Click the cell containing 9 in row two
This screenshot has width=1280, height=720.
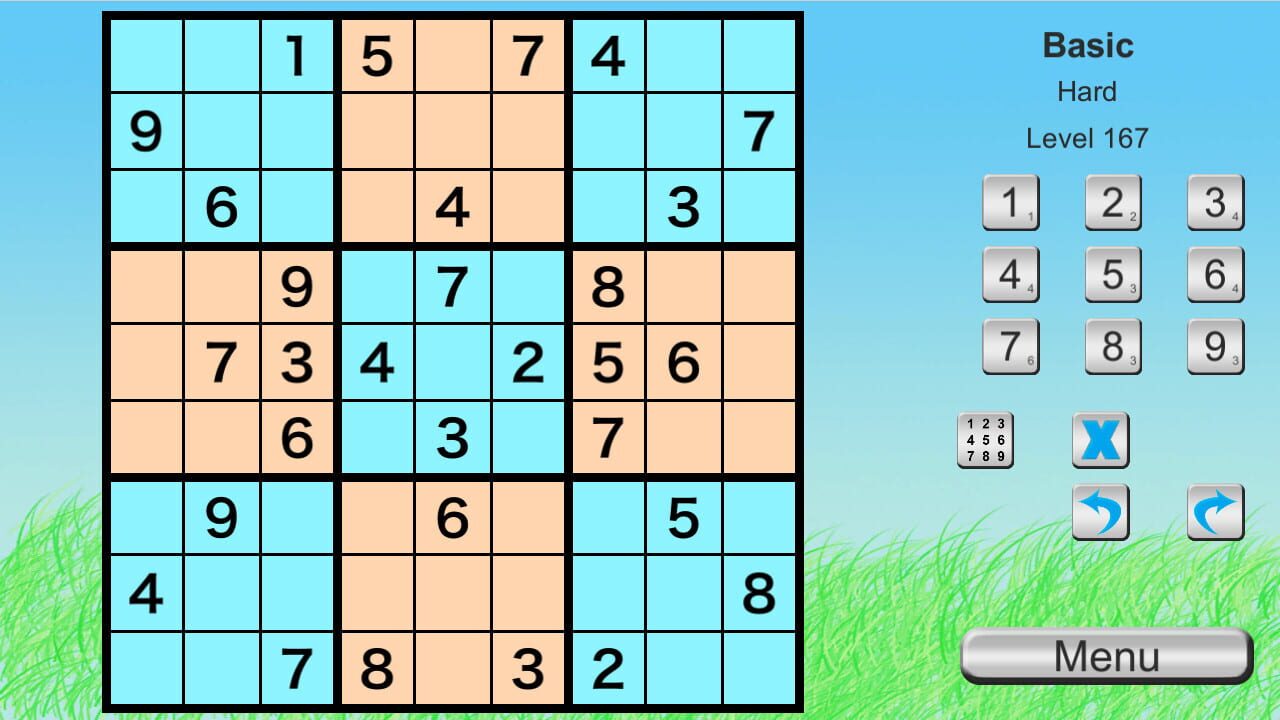(x=146, y=131)
